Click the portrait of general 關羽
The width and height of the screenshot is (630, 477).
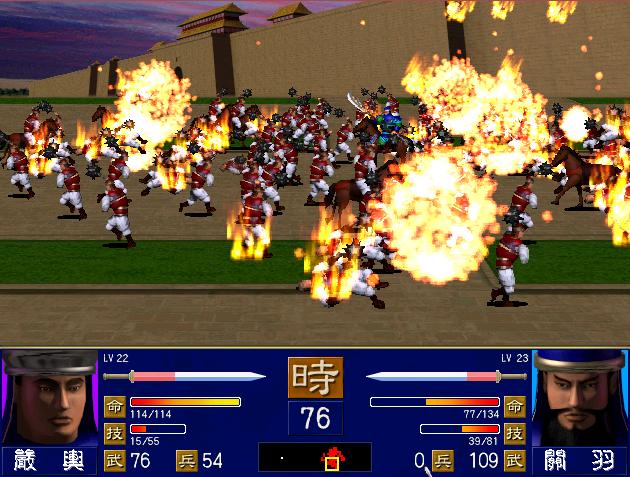580,398
